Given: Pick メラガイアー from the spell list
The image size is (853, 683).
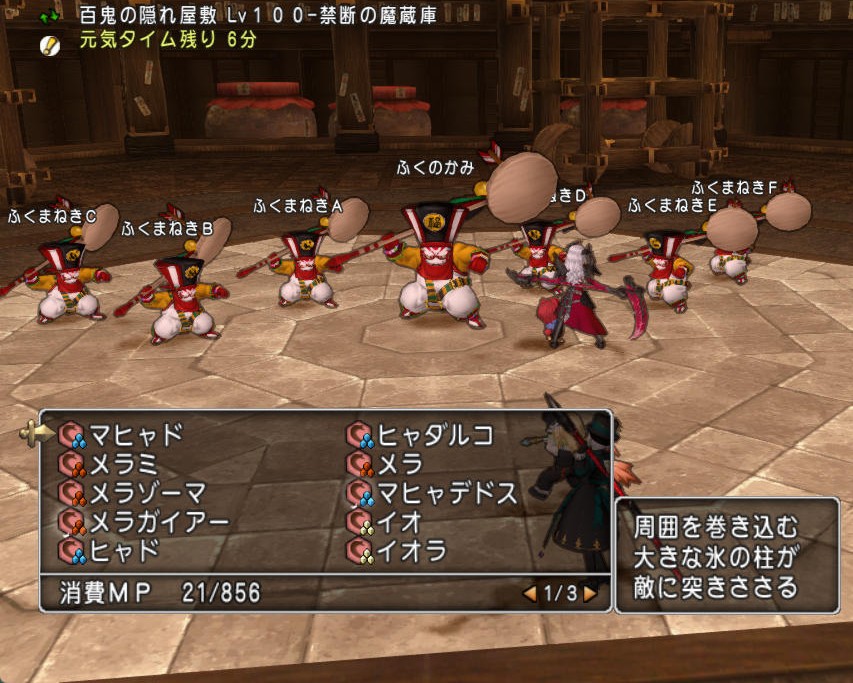Looking at the screenshot, I should [x=160, y=522].
